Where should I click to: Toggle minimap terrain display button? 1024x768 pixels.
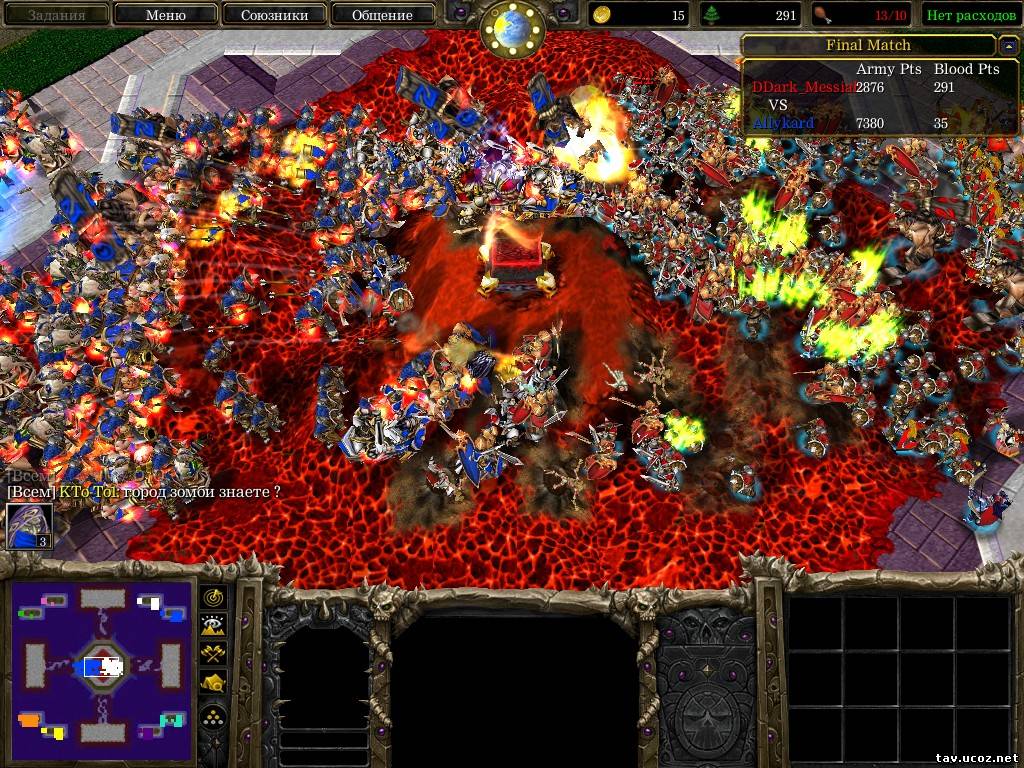[214, 625]
